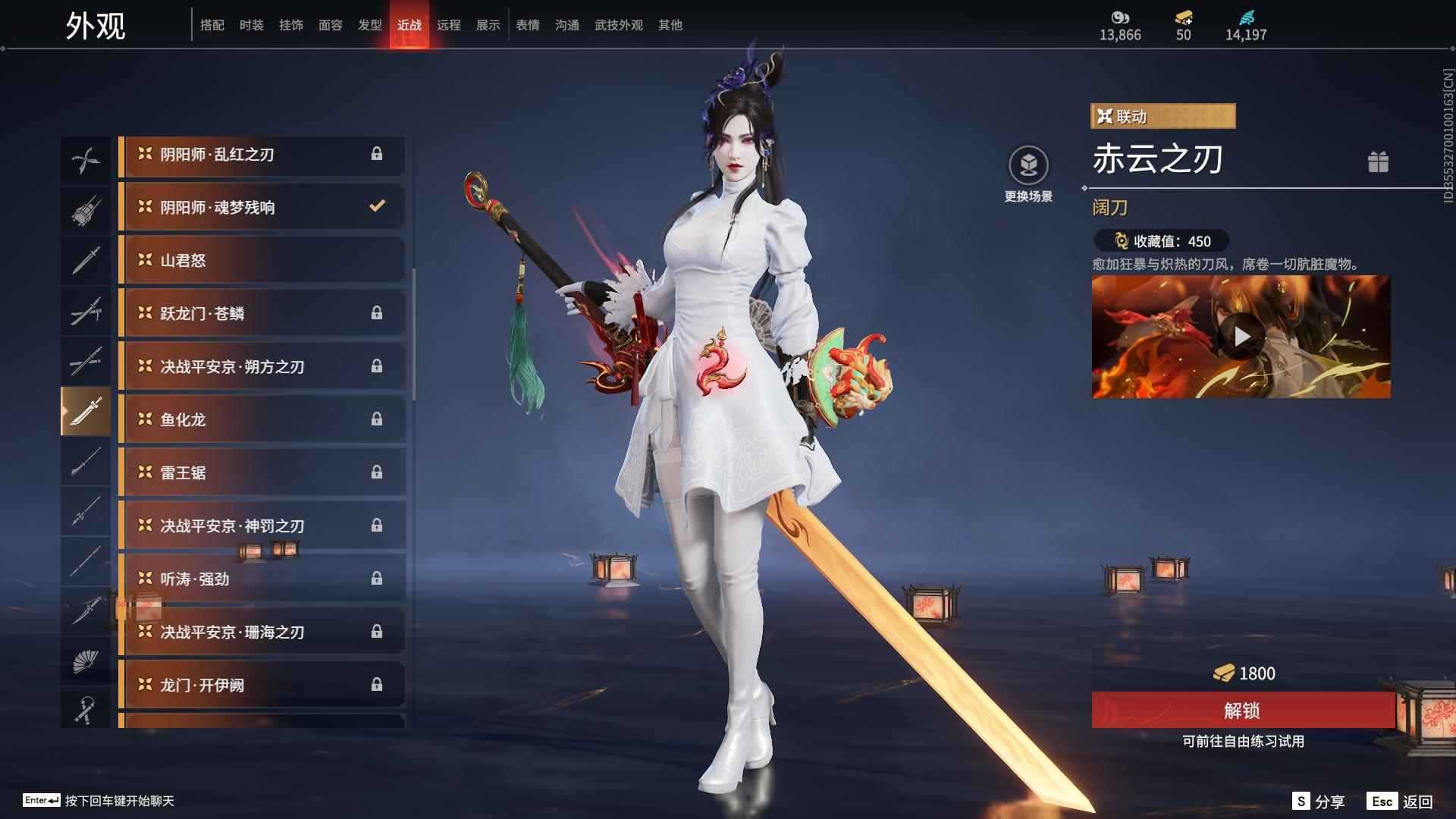1456x819 pixels.
Task: Open the dagger weapon category
Action: click(86, 260)
